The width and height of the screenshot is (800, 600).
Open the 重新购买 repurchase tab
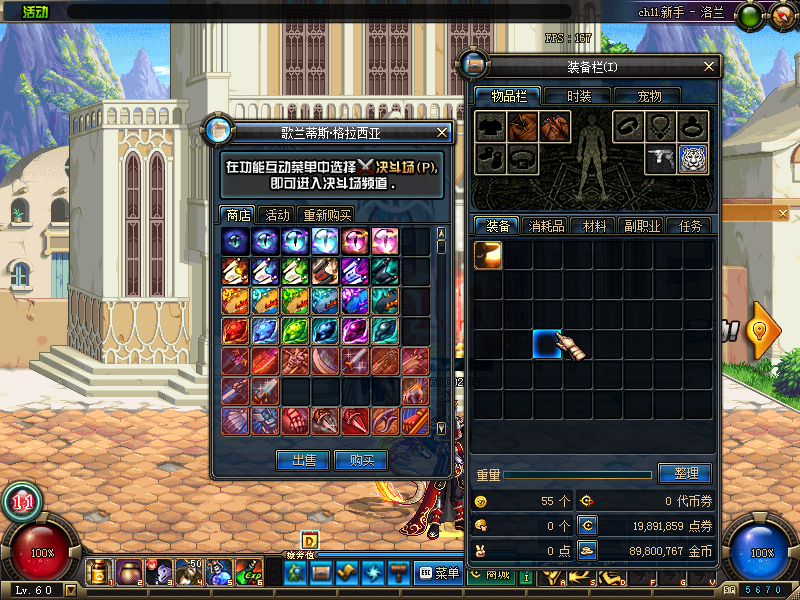pos(327,214)
